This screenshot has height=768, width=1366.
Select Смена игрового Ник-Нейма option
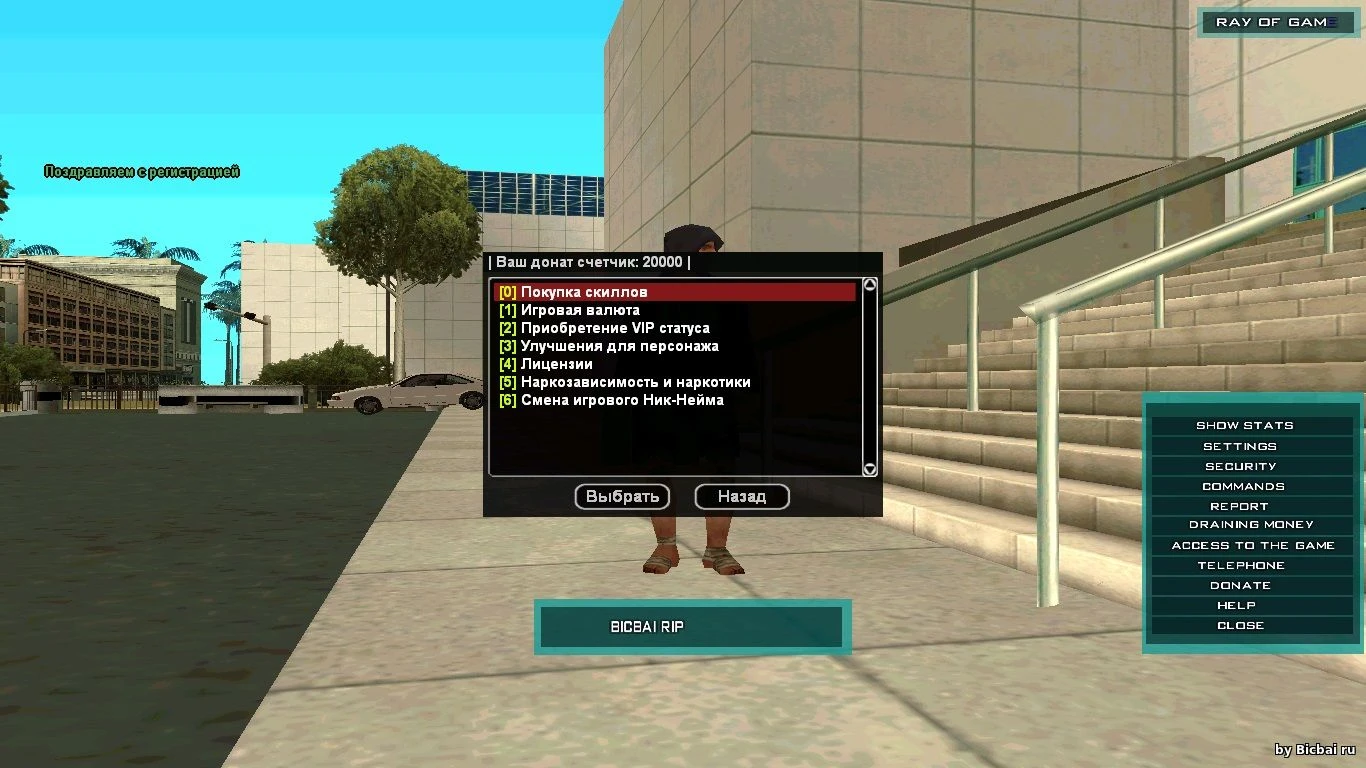tap(622, 400)
